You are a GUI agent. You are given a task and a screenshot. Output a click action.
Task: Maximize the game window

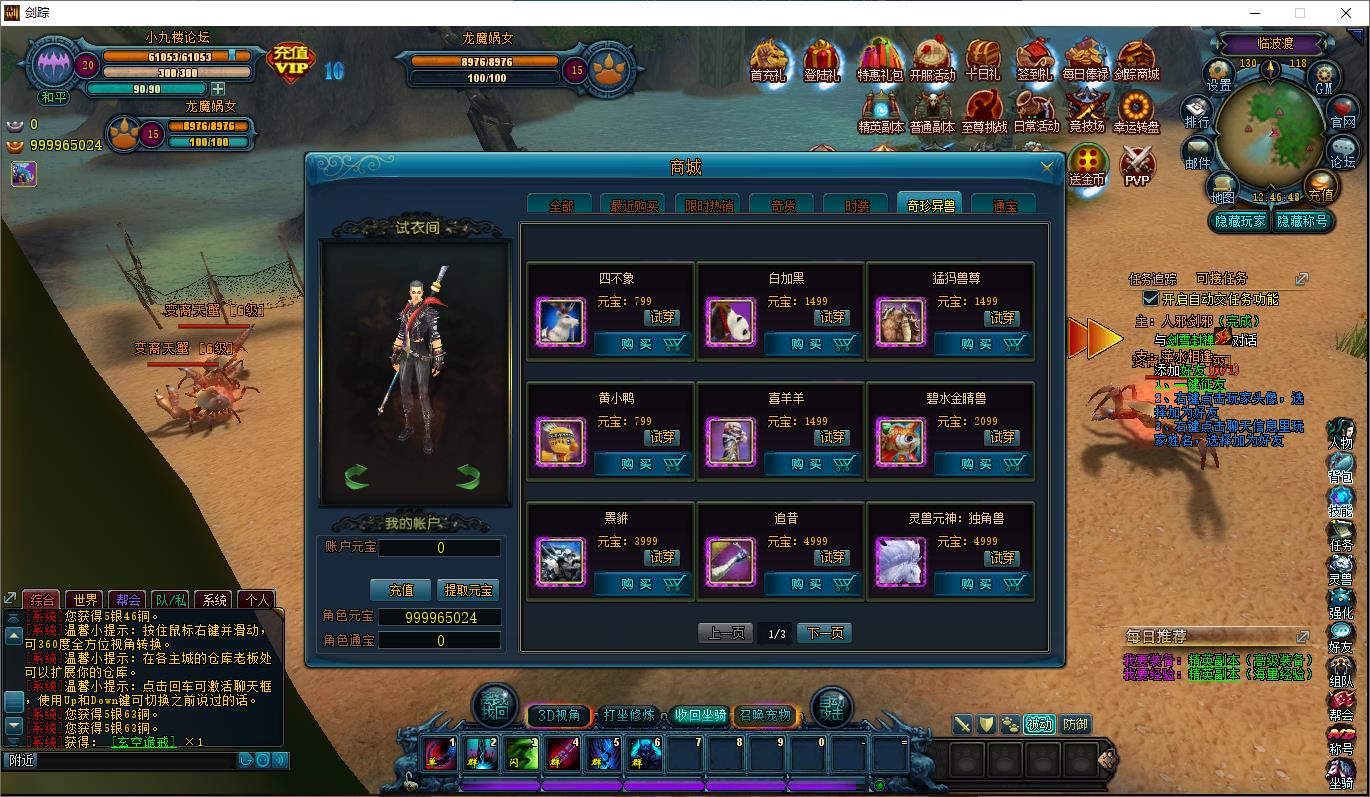(1300, 13)
